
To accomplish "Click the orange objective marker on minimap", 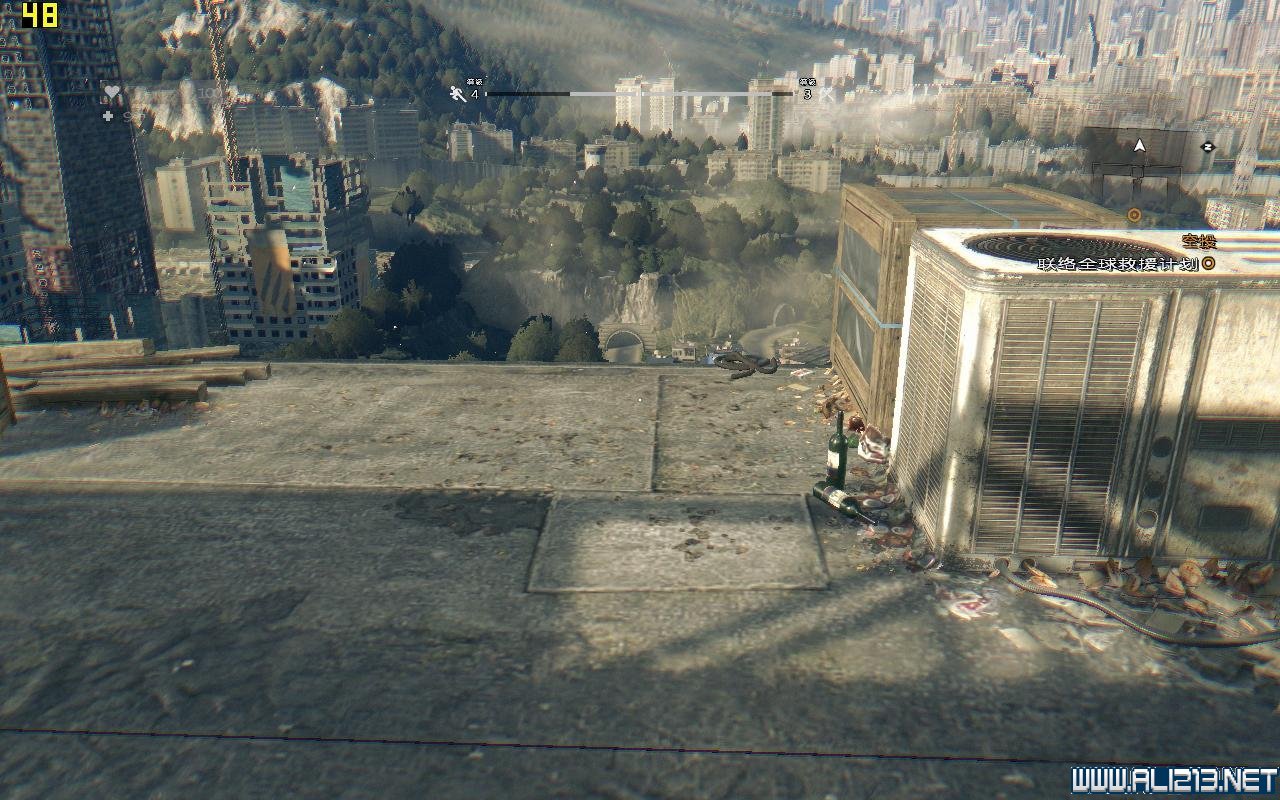I will pos(1133,215).
